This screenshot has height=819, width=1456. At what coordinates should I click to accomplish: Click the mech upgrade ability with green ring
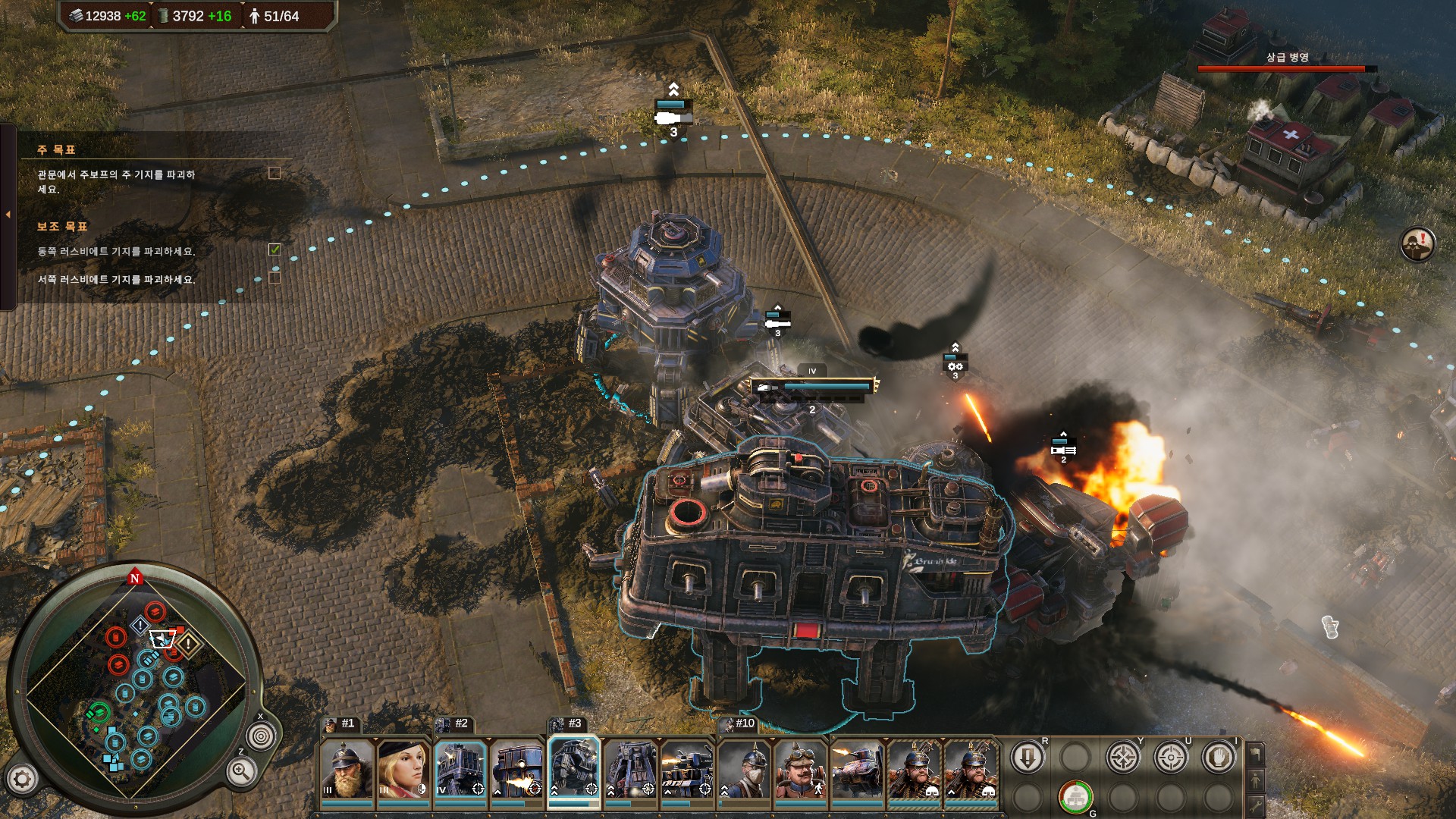click(x=1075, y=797)
